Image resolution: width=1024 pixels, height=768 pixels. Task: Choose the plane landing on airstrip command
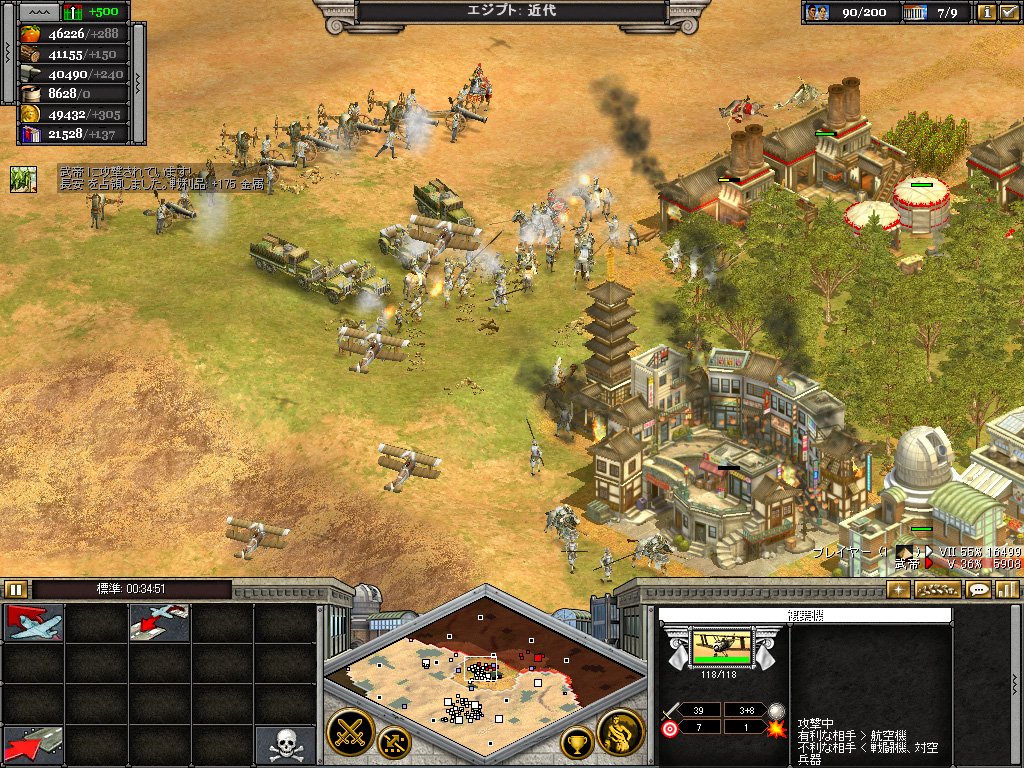[159, 622]
